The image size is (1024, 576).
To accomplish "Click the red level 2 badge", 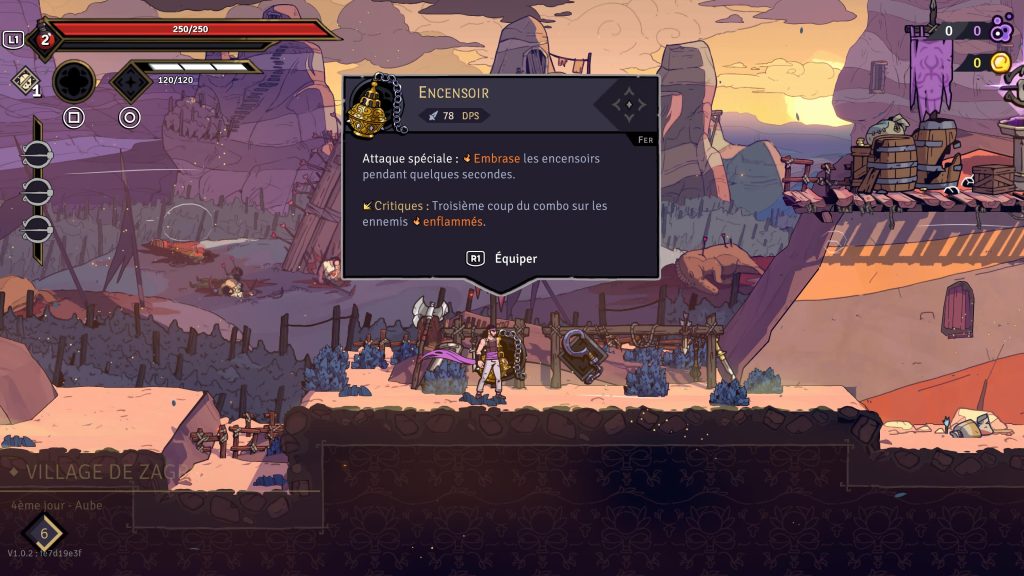I will [43, 40].
